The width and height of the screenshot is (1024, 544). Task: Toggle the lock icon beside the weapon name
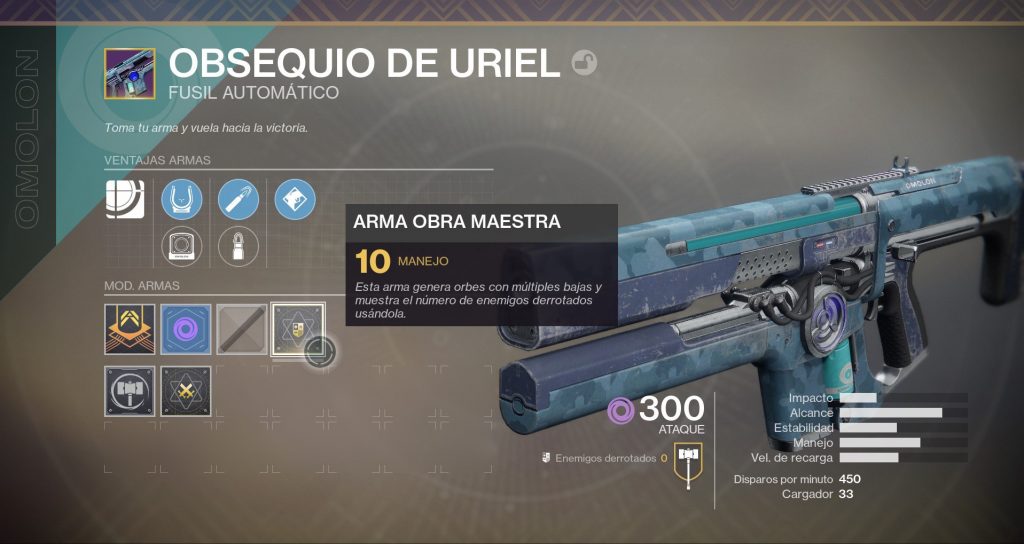click(585, 63)
